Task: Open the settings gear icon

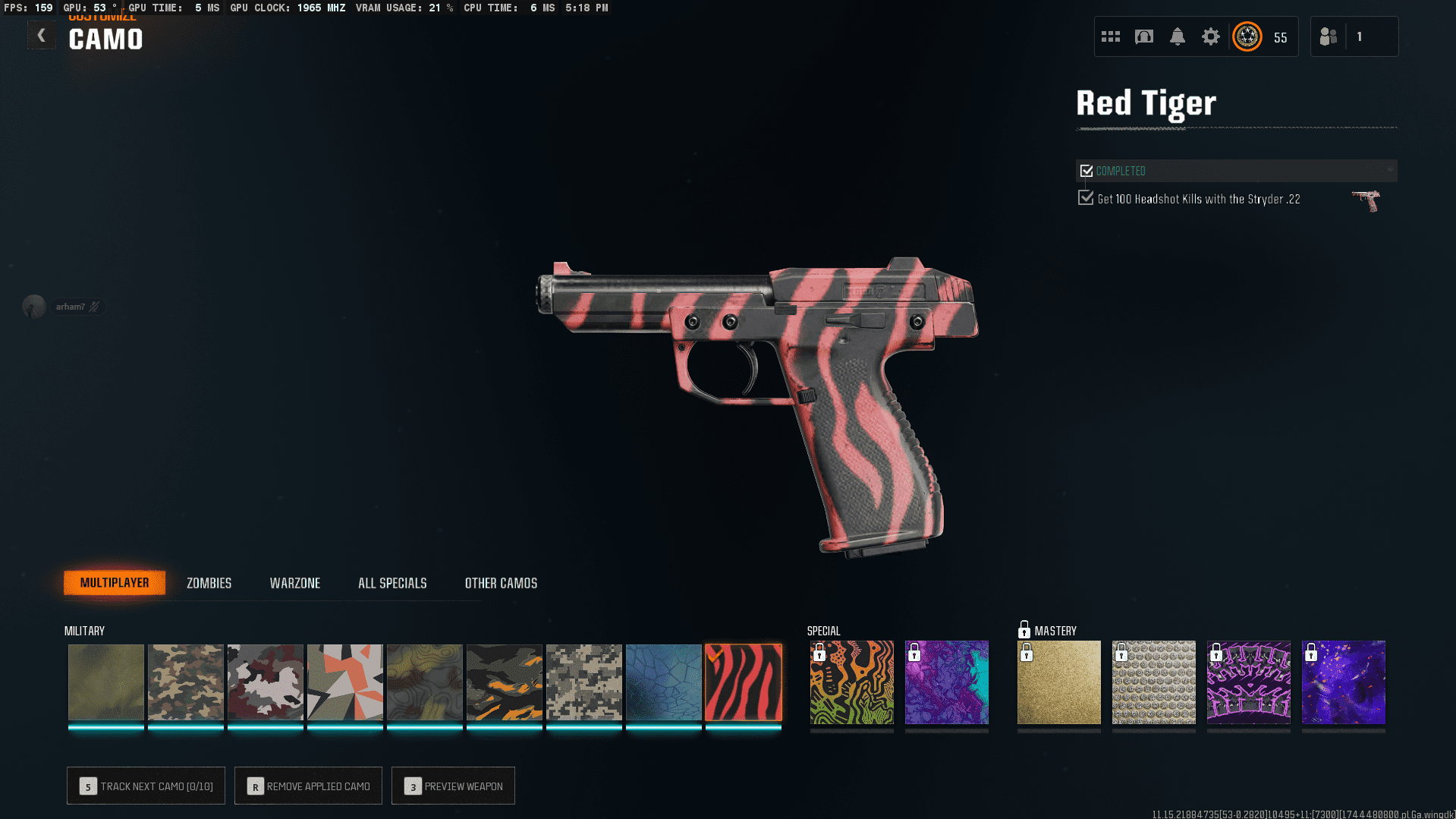Action: point(1211,36)
